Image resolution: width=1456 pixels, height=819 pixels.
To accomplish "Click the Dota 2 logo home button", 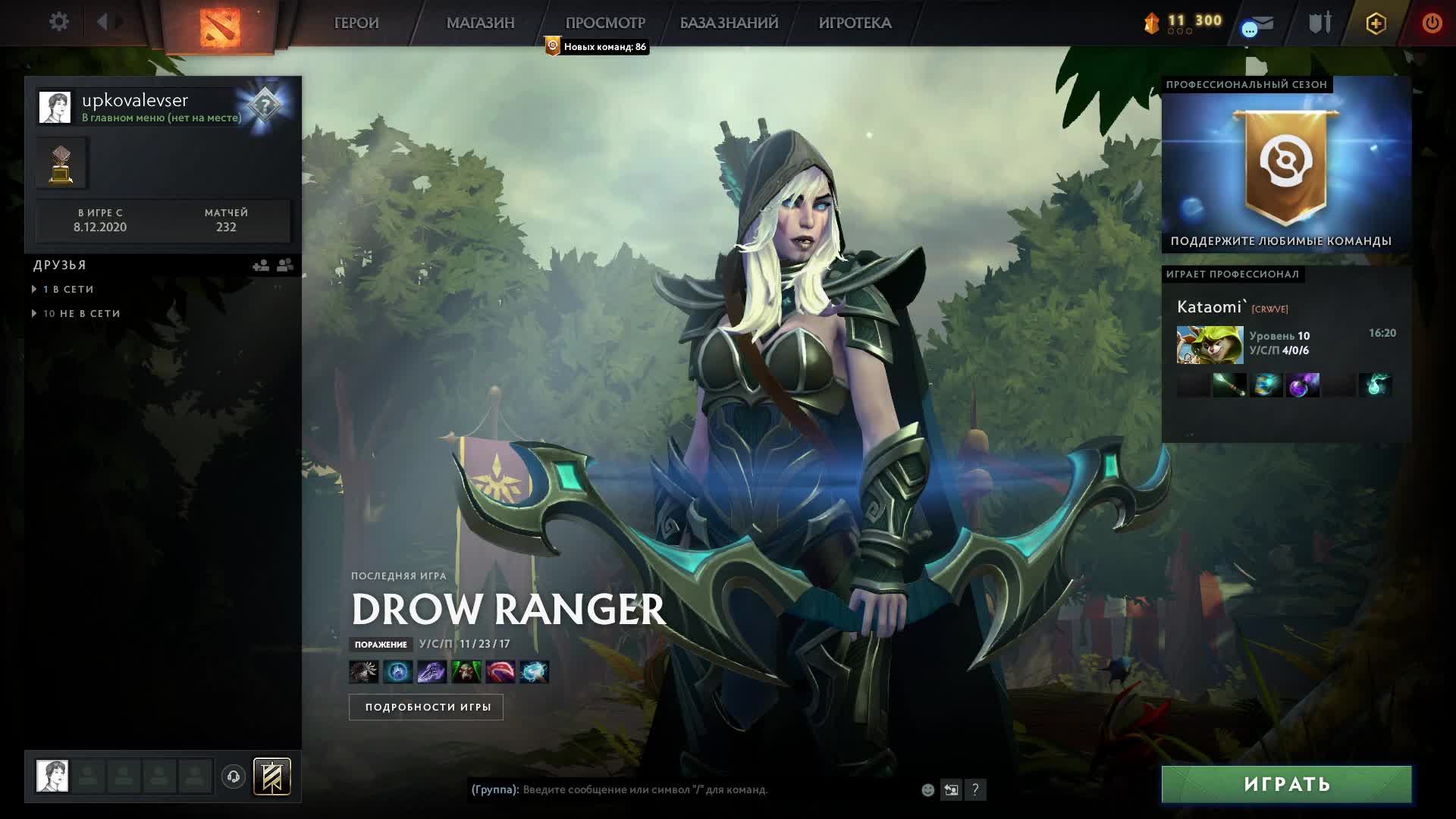I will [220, 27].
